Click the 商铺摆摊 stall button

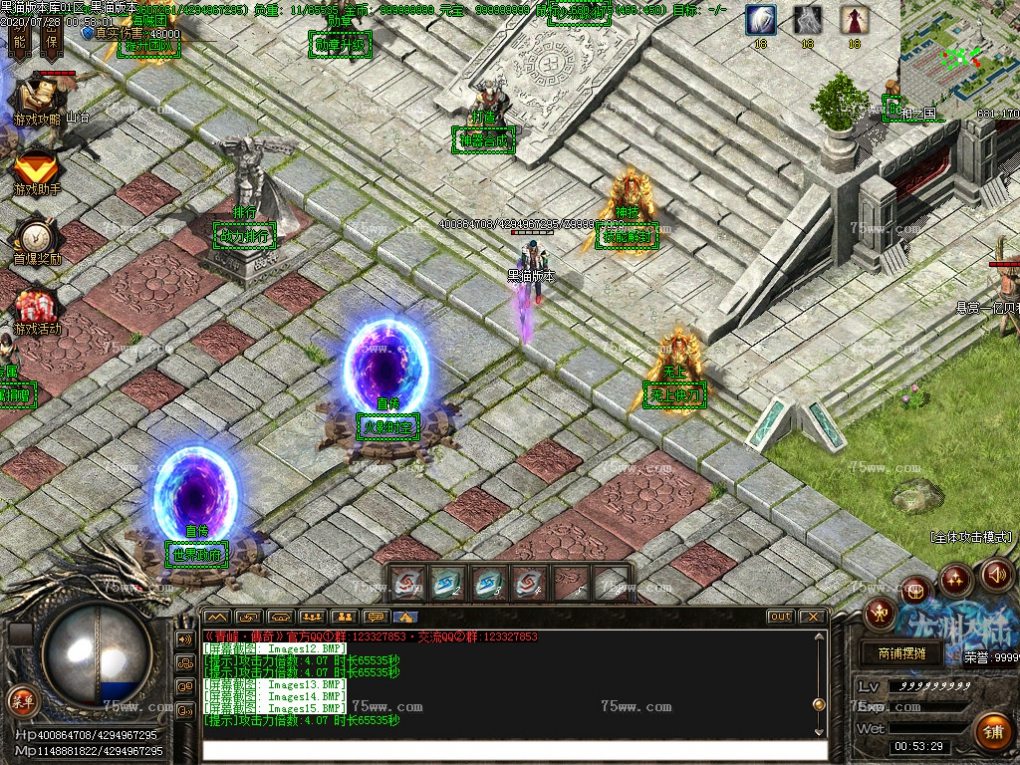pyautogui.click(x=901, y=653)
